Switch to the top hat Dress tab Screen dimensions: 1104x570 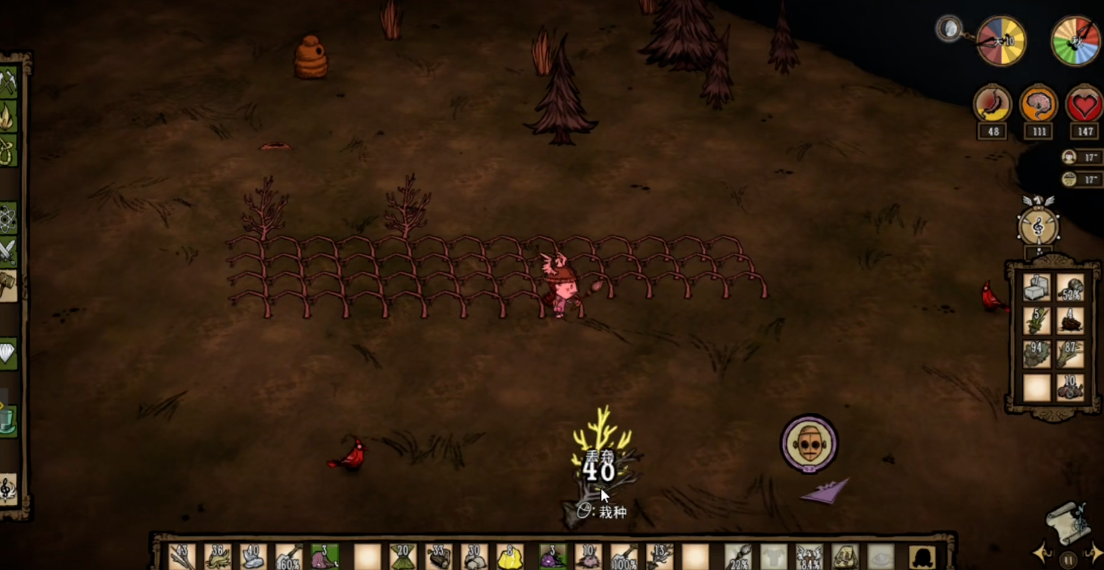pos(9,420)
